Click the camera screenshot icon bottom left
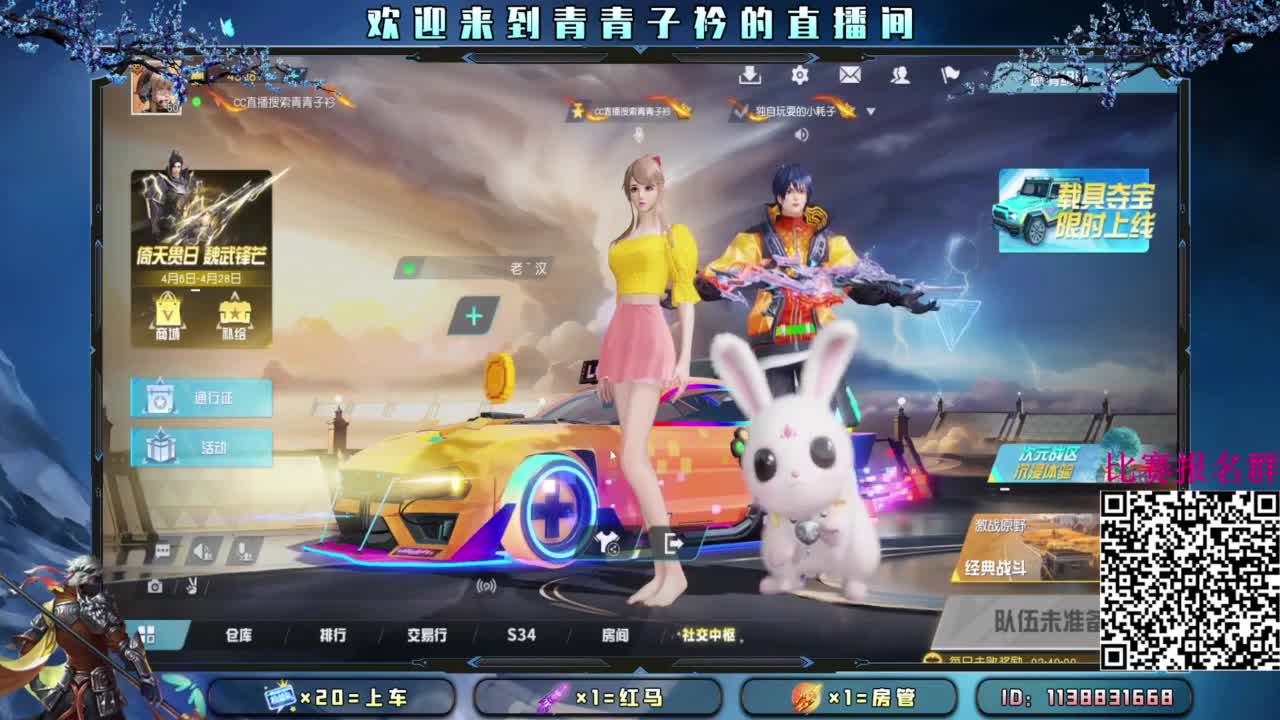Viewport: 1280px width, 720px height. [155, 586]
